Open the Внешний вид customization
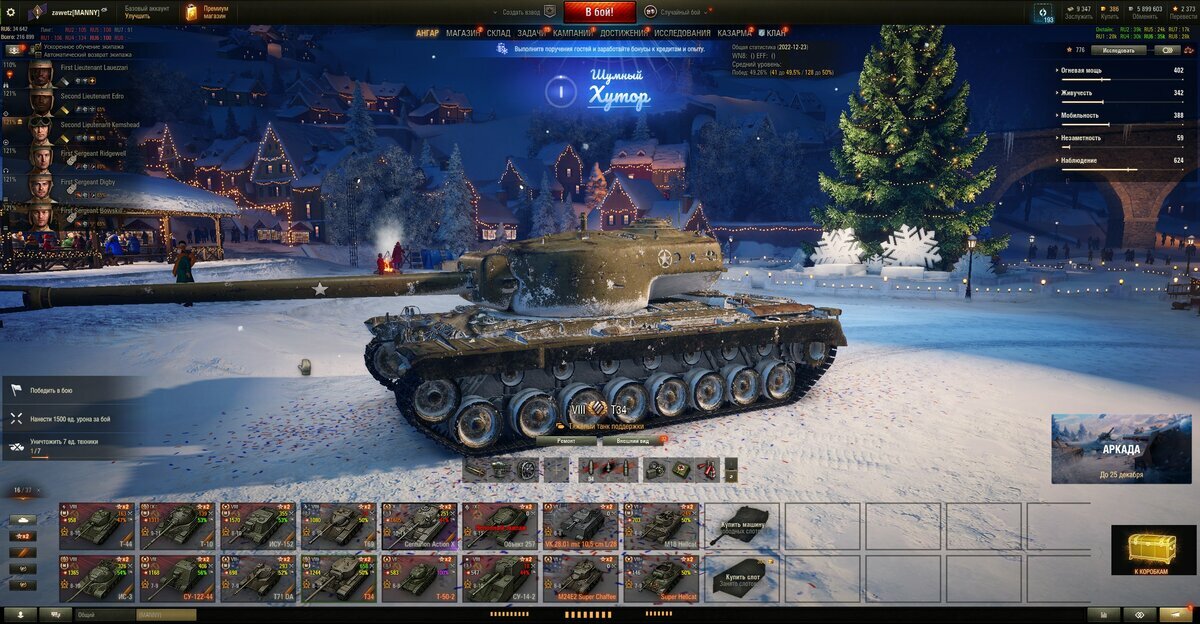This screenshot has height=624, width=1200. [633, 440]
